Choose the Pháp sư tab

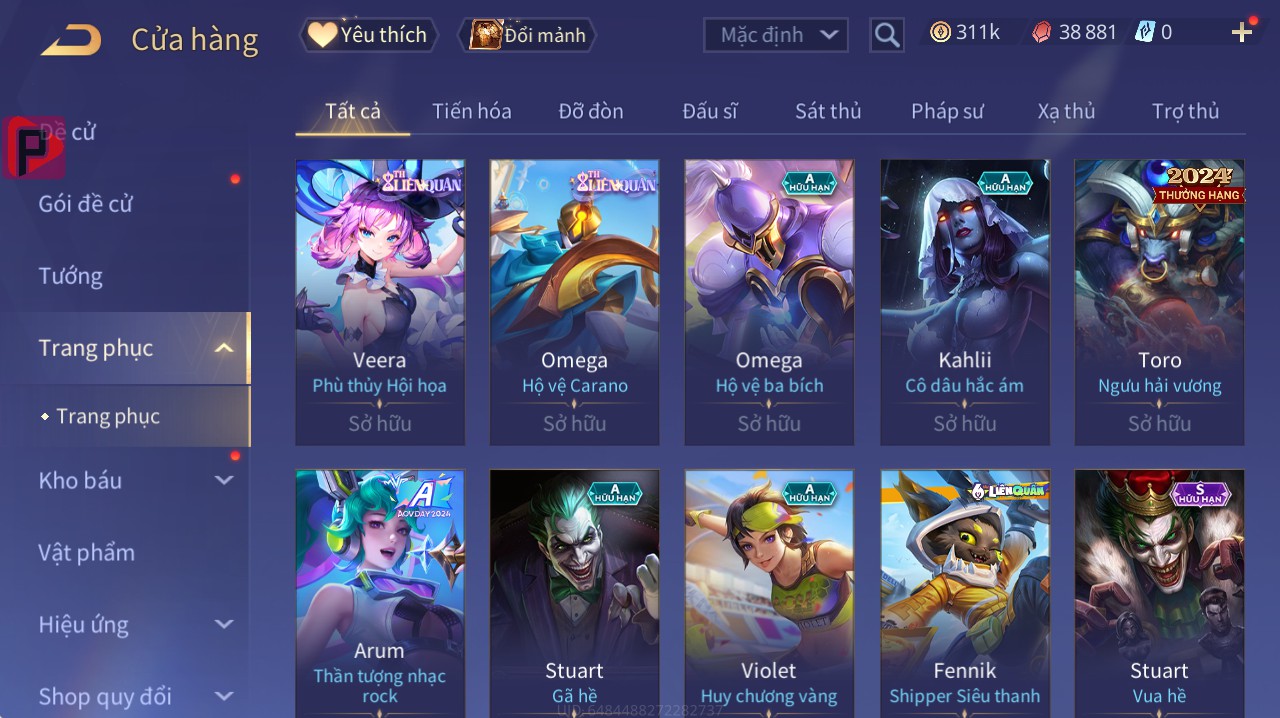(x=947, y=111)
